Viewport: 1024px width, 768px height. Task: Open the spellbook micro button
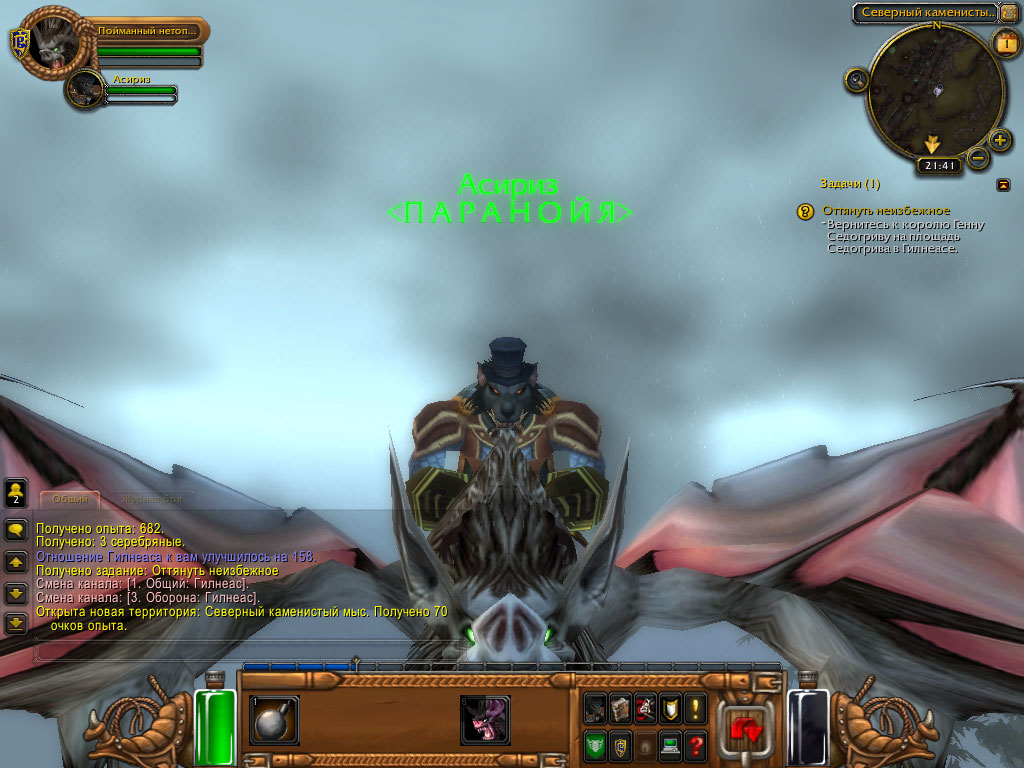pyautogui.click(x=620, y=708)
